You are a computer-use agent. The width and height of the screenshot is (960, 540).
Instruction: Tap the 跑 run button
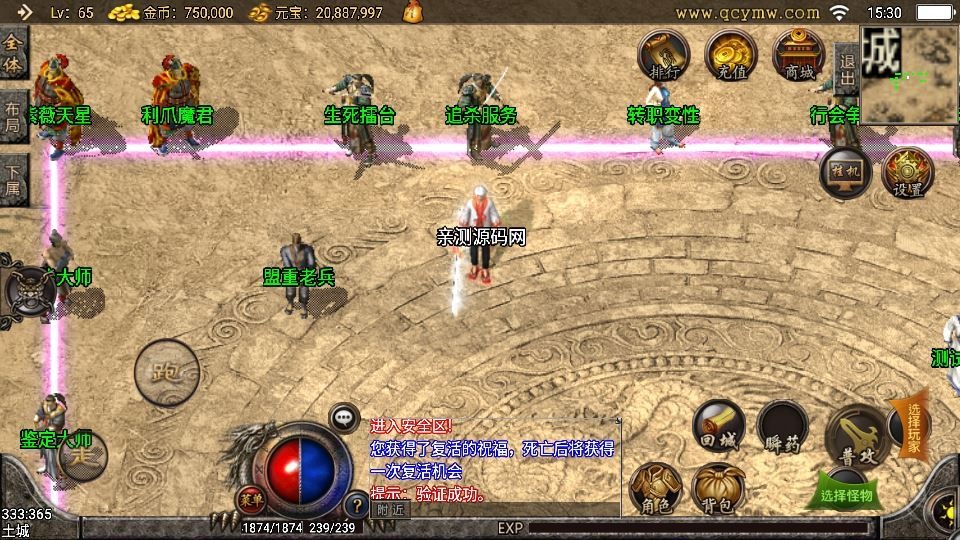click(x=166, y=372)
